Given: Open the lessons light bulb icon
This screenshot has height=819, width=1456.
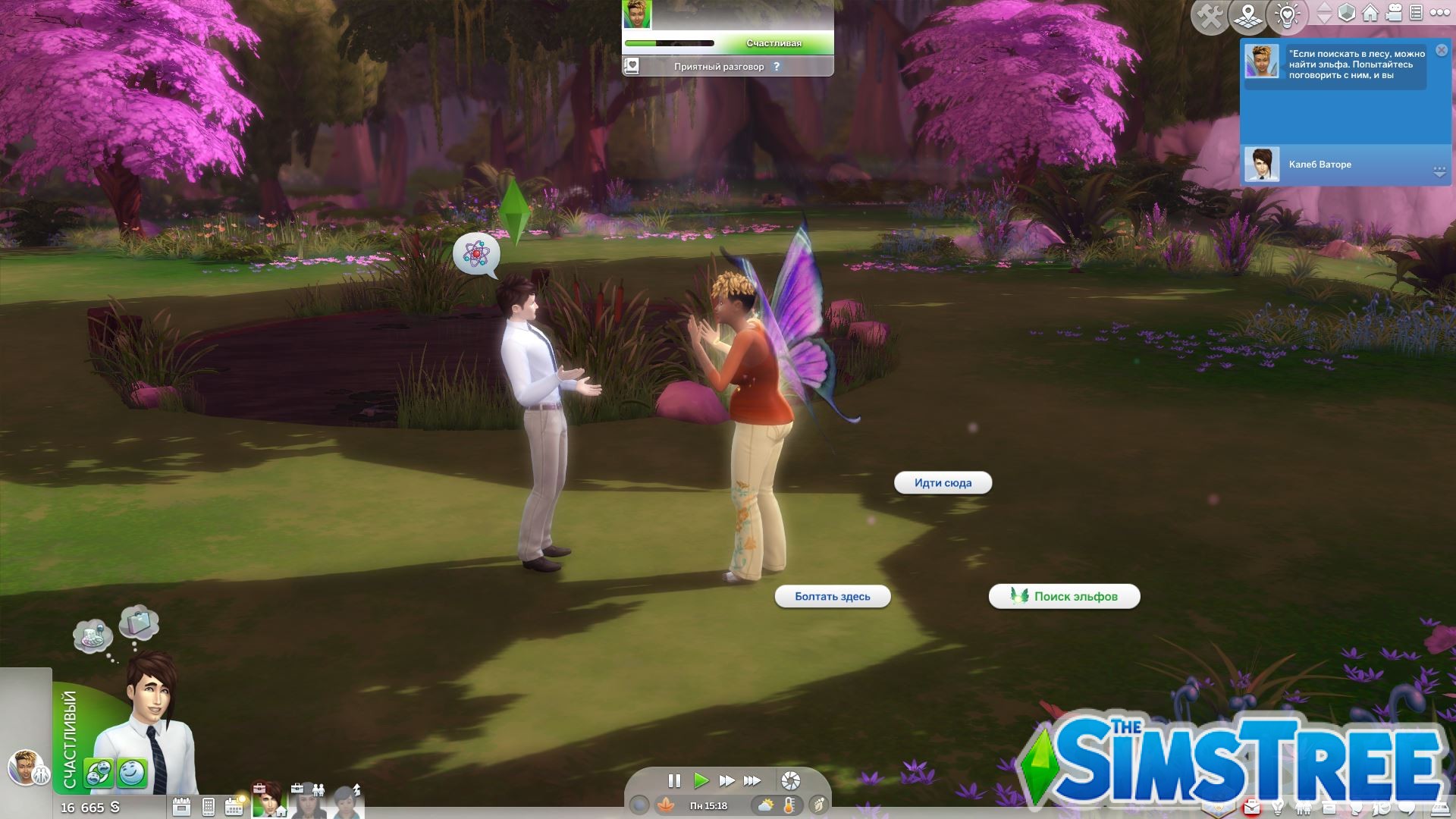Looking at the screenshot, I should [x=1287, y=12].
